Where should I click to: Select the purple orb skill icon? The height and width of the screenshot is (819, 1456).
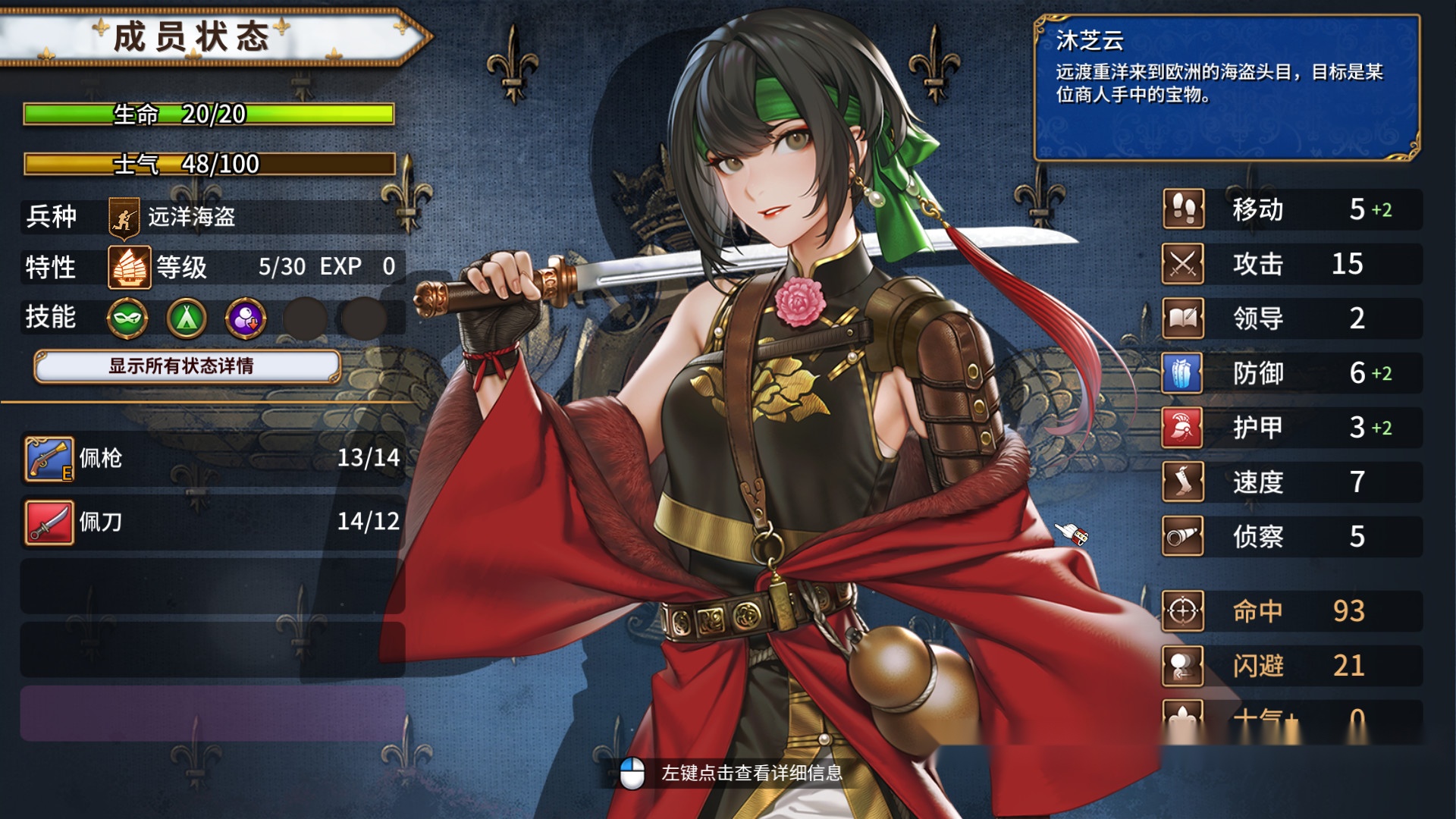(x=246, y=318)
